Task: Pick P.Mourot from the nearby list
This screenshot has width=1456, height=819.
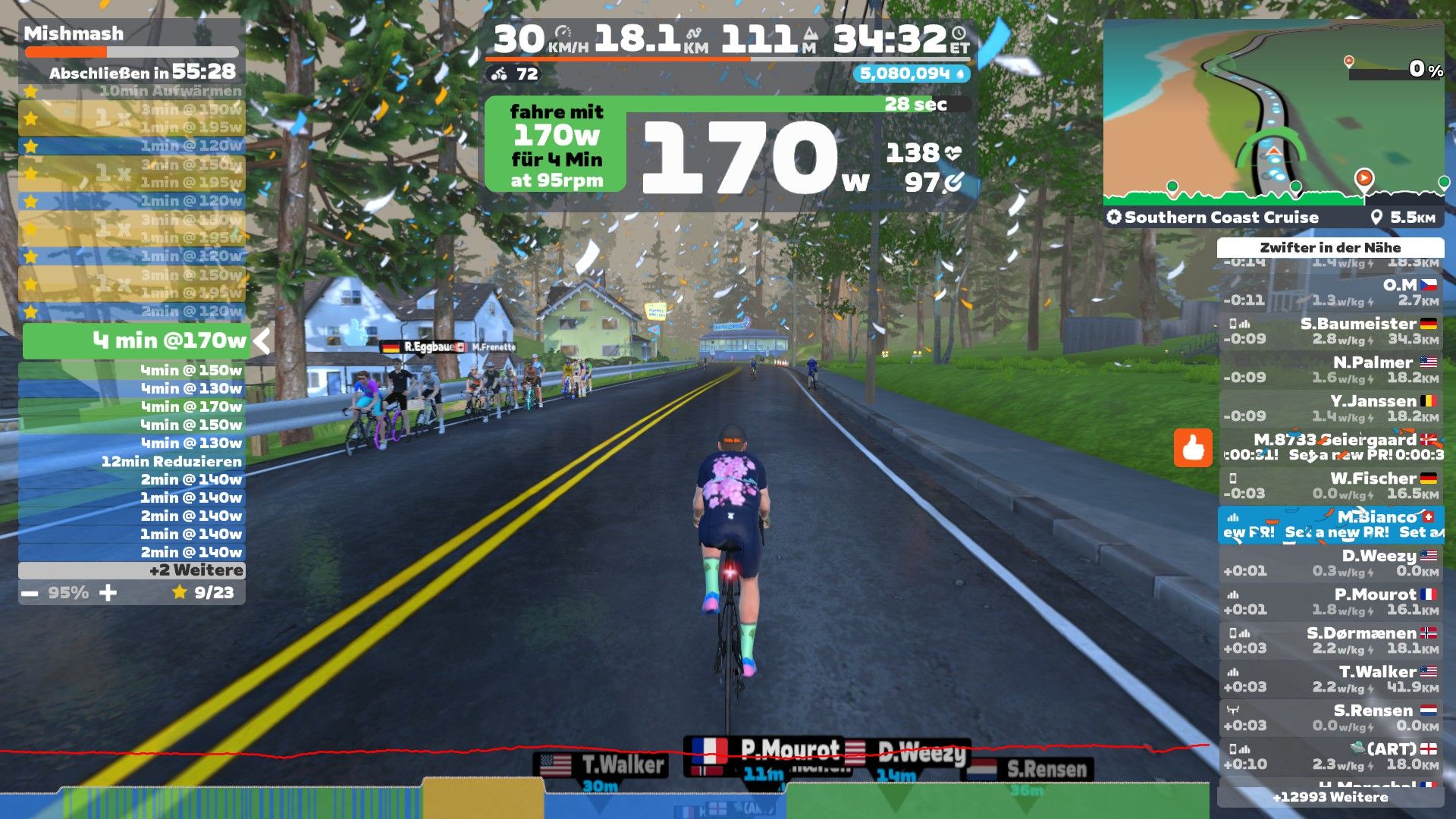Action: click(1332, 602)
